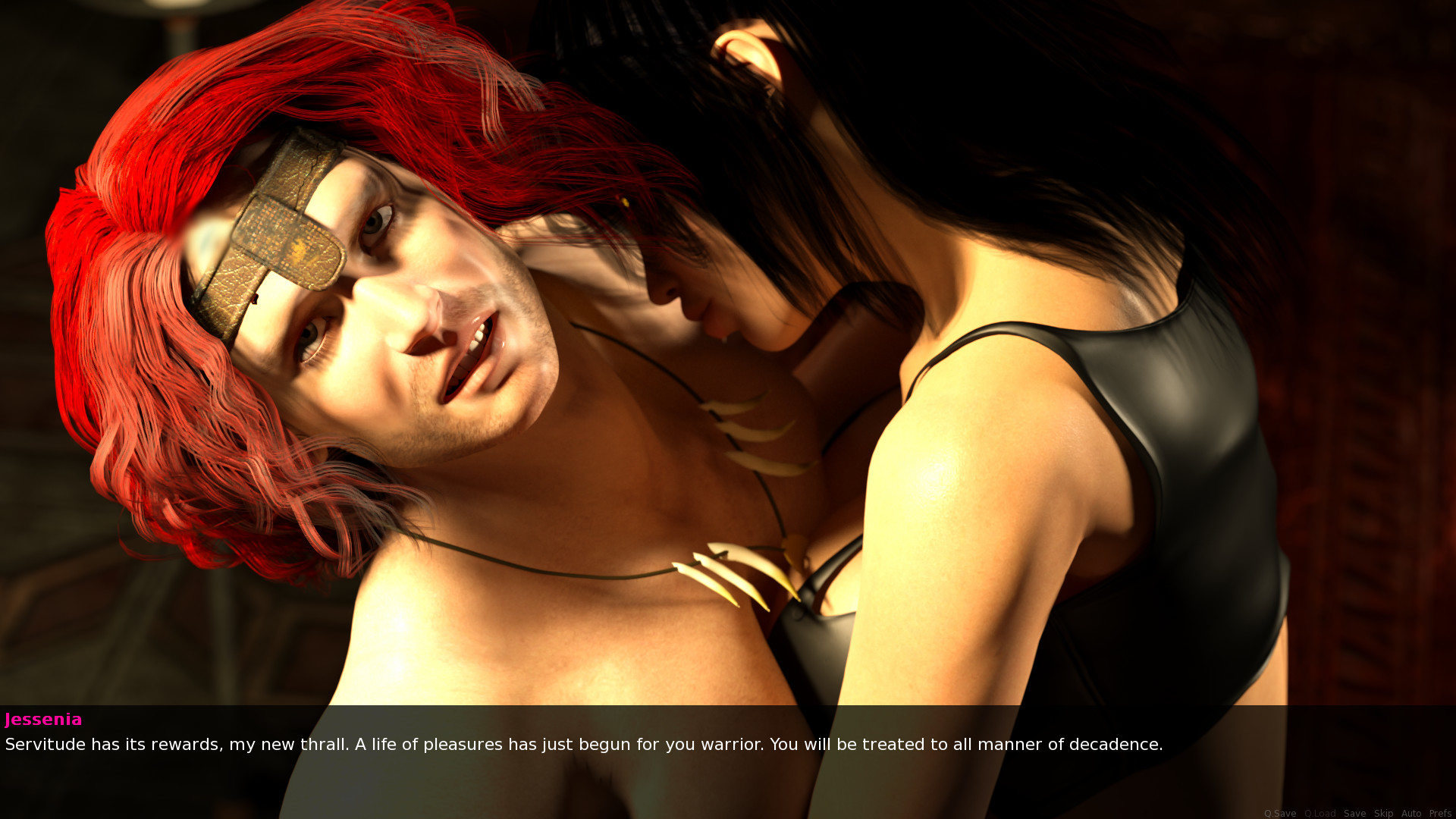Screen dimensions: 1456x819
Task: Click the dialogue box to advance text
Action: 728,745
